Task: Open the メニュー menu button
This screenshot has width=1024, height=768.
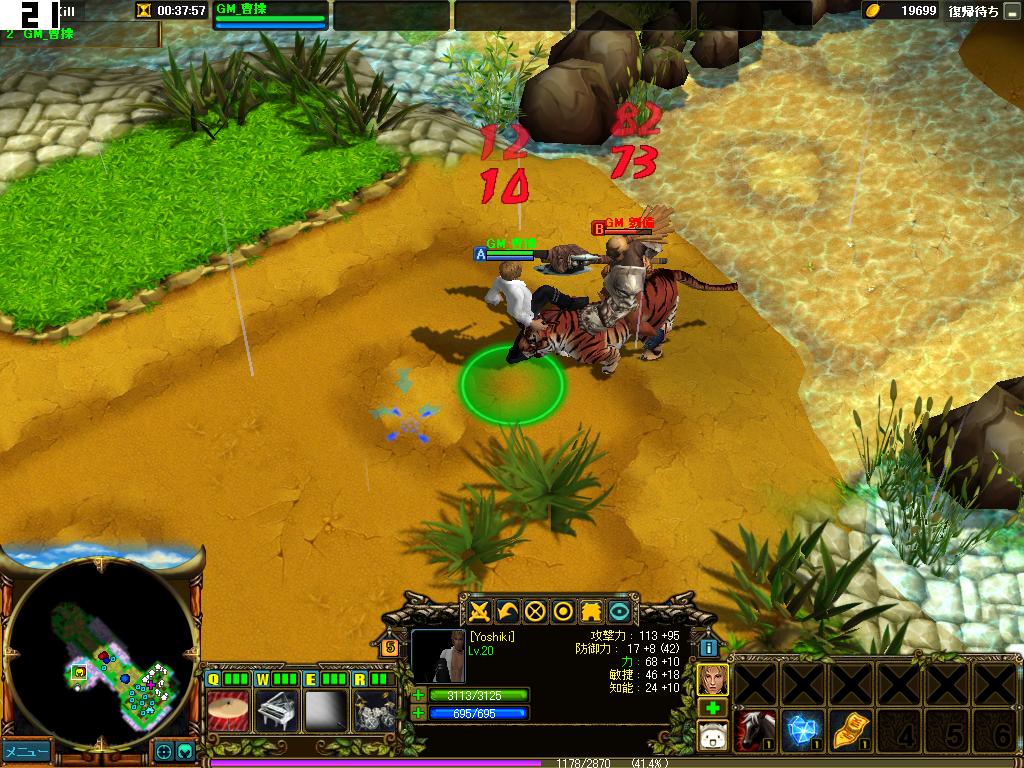Action: pos(25,750)
